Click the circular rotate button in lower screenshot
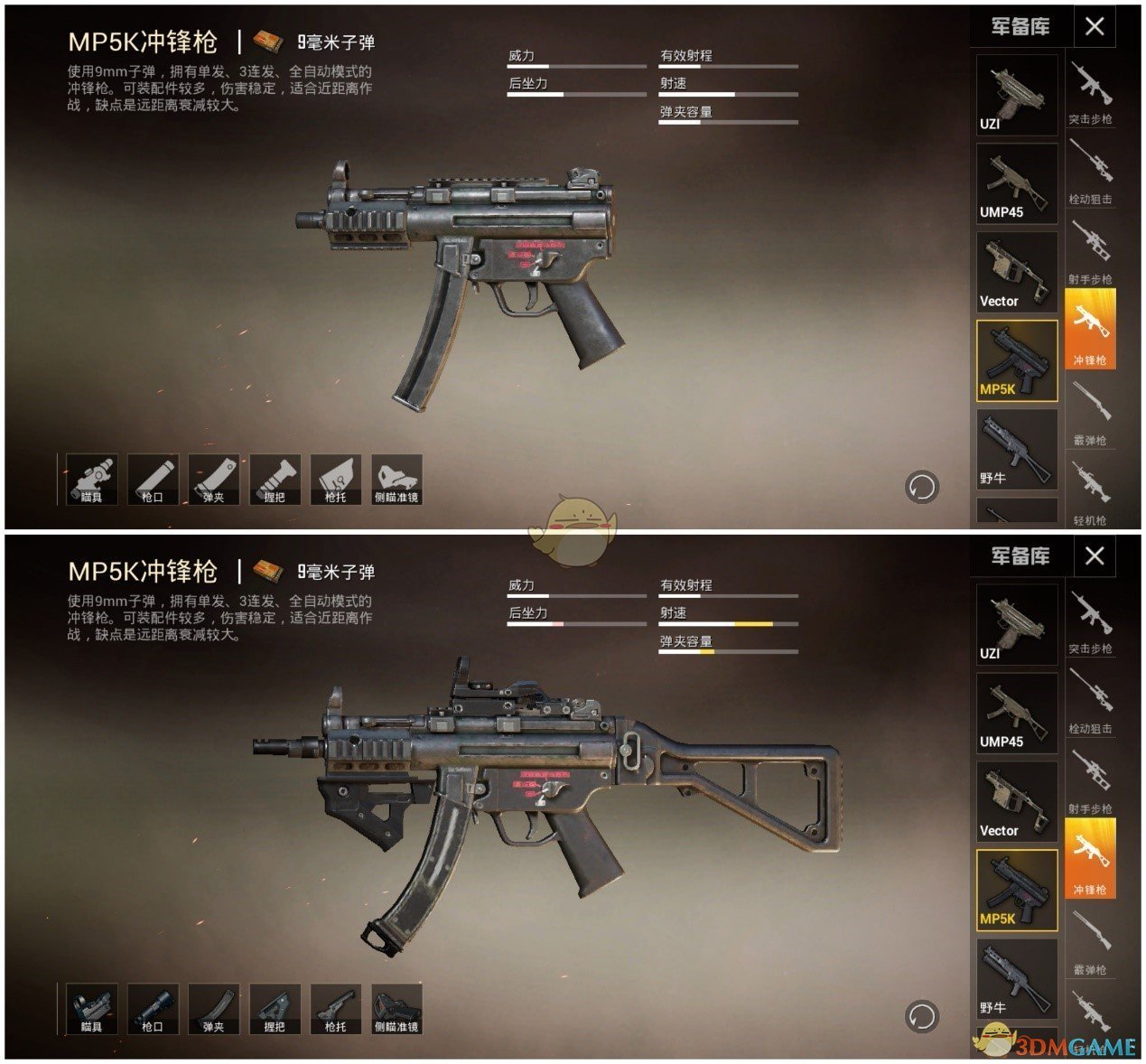The image size is (1146, 1064). [x=921, y=1016]
